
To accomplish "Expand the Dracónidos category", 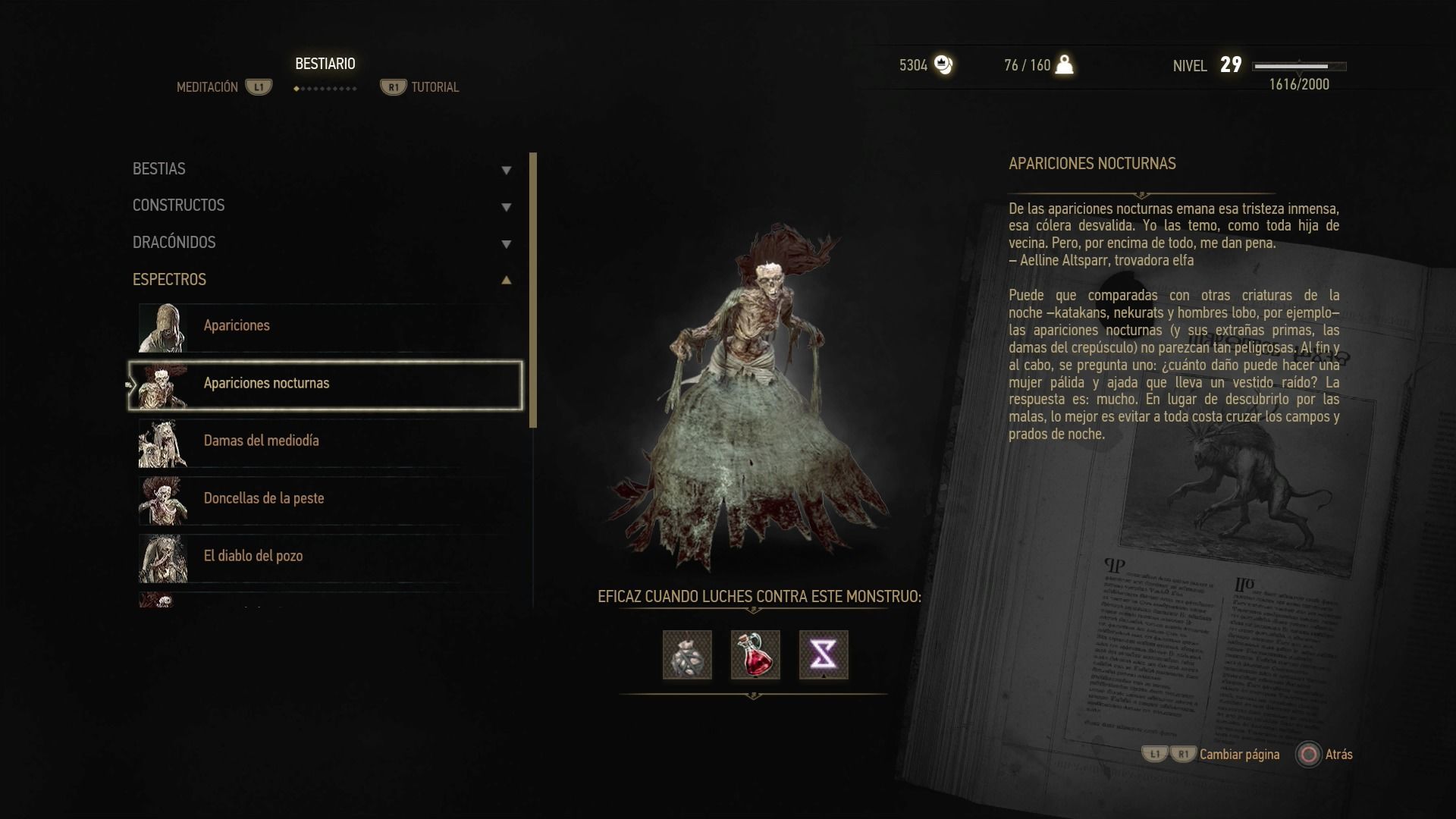I will 322,243.
